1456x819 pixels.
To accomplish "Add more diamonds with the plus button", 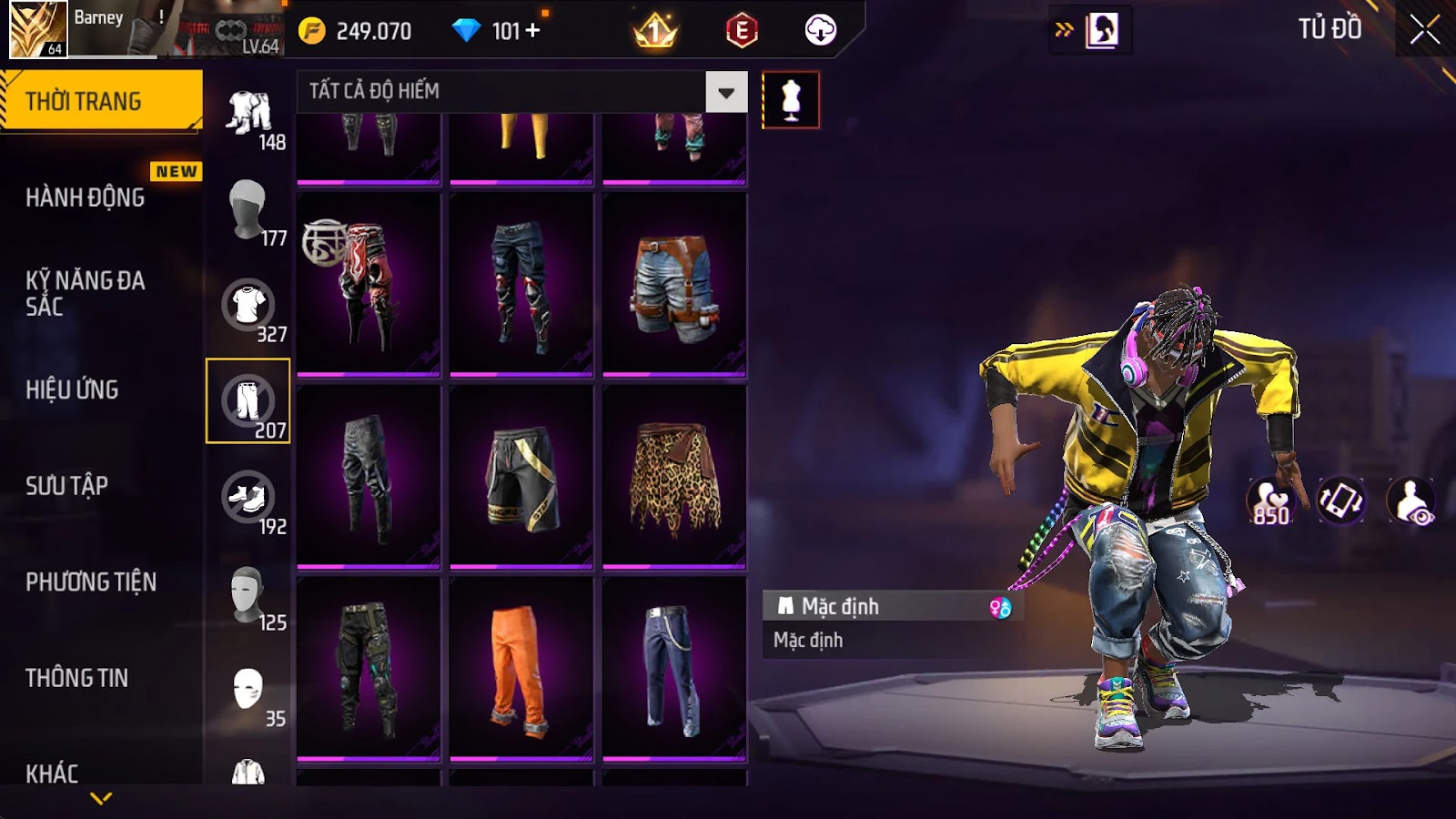I will (x=533, y=31).
